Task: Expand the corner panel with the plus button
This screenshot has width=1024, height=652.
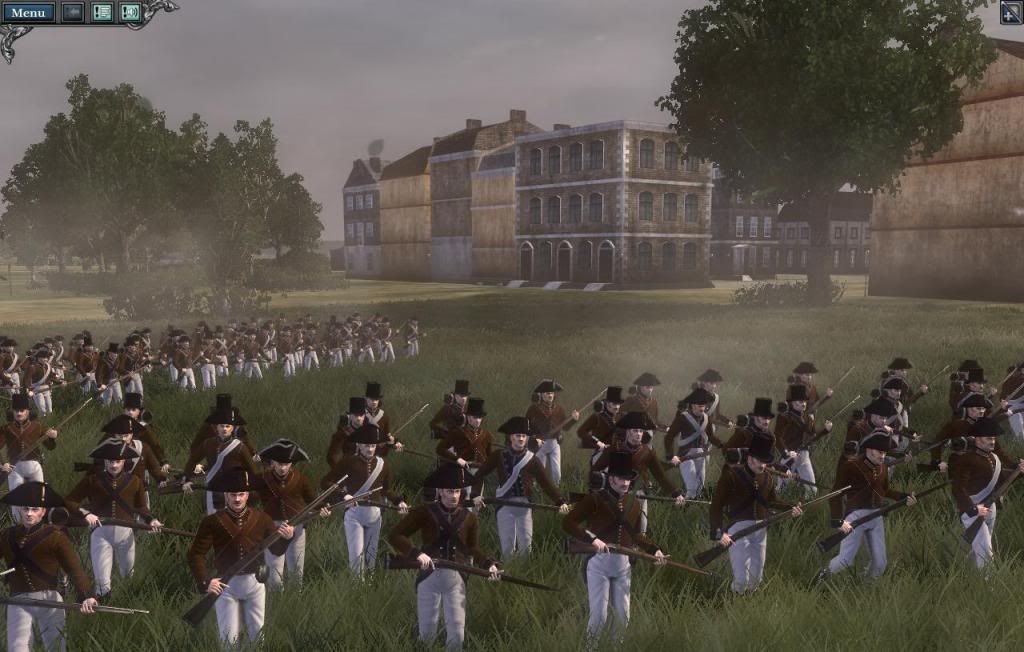Action: pyautogui.click(x=1011, y=12)
